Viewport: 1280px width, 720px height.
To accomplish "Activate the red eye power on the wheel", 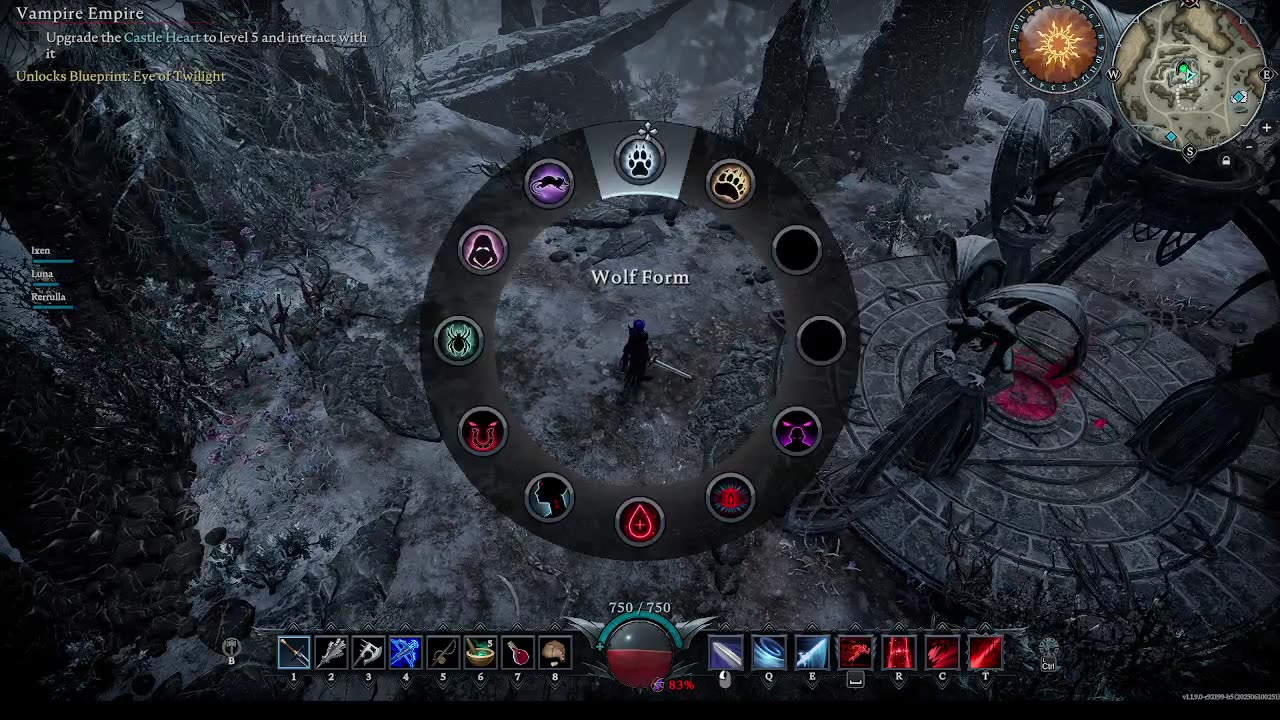I will point(731,498).
